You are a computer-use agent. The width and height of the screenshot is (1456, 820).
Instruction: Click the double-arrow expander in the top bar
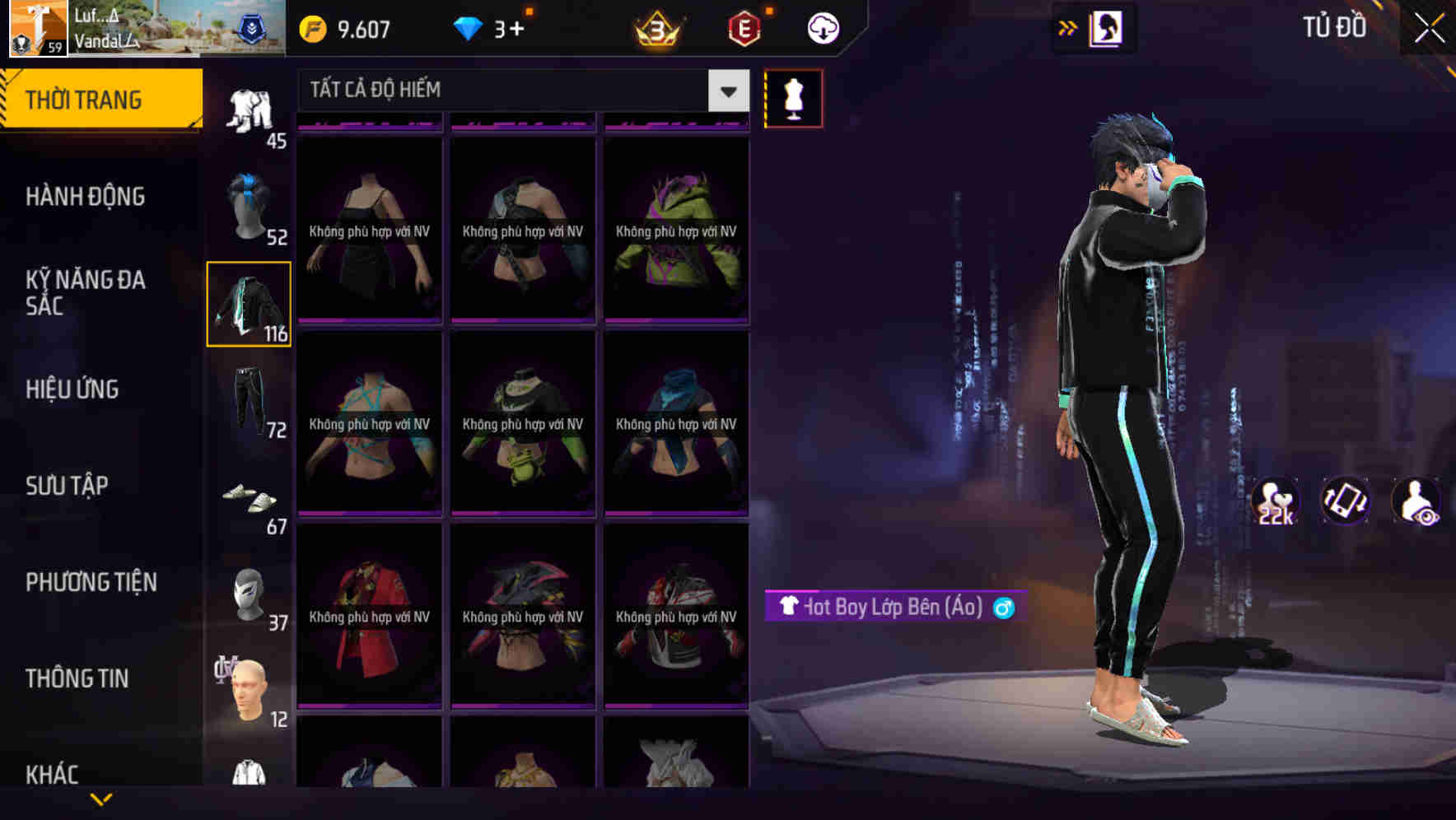[x=1068, y=27]
